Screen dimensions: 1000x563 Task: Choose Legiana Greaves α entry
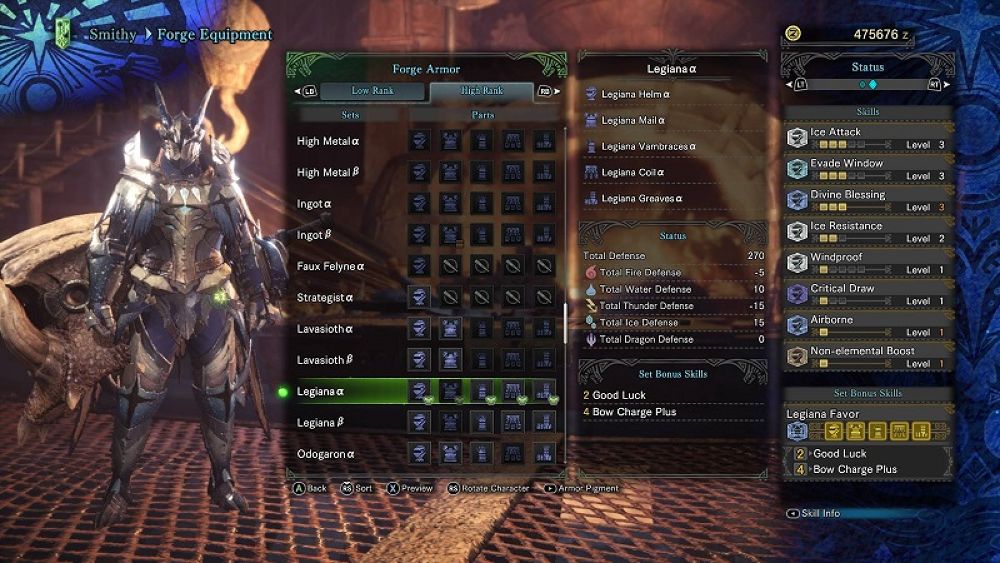point(642,198)
